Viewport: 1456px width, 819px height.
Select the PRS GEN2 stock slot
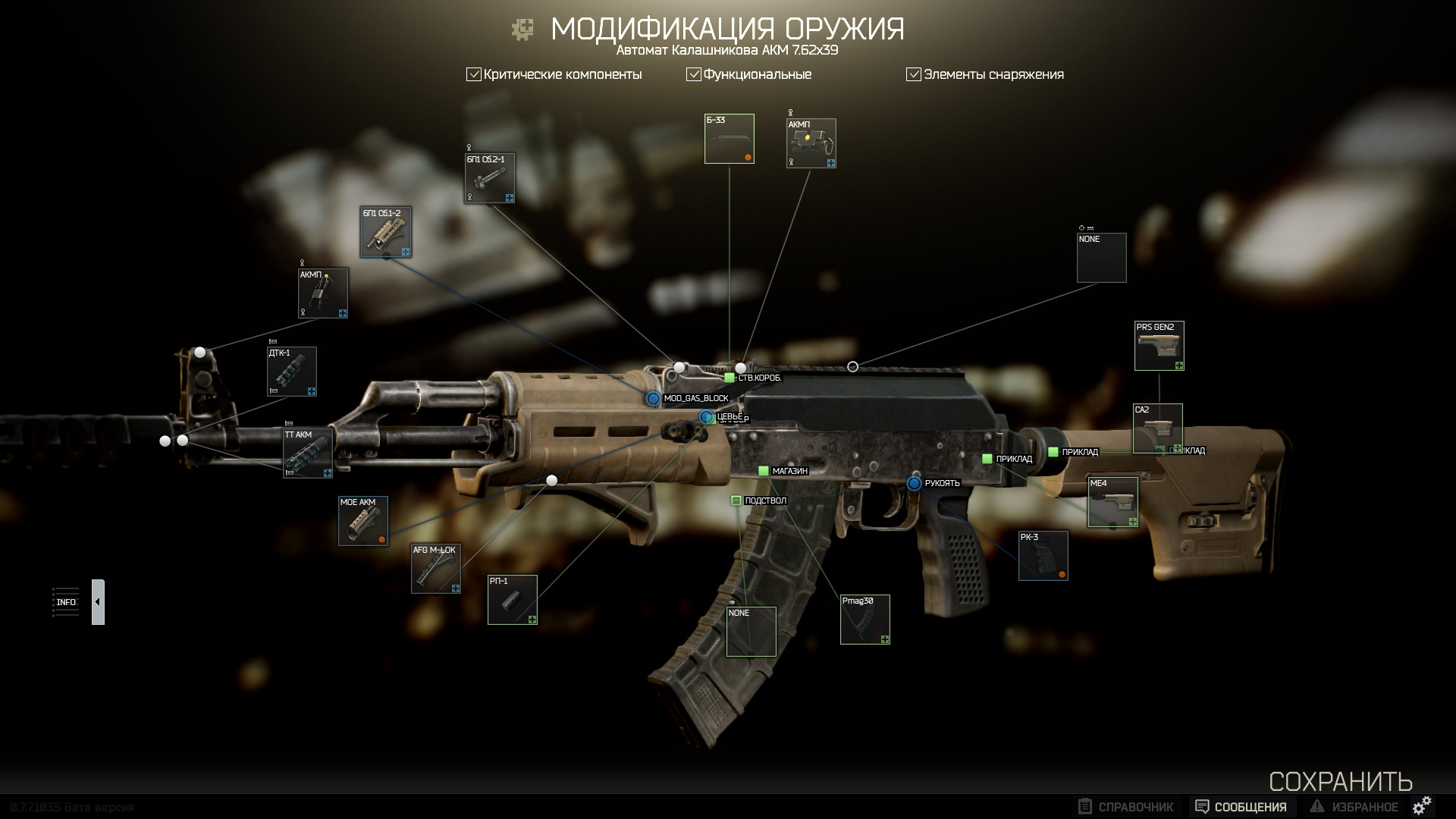click(x=1159, y=346)
